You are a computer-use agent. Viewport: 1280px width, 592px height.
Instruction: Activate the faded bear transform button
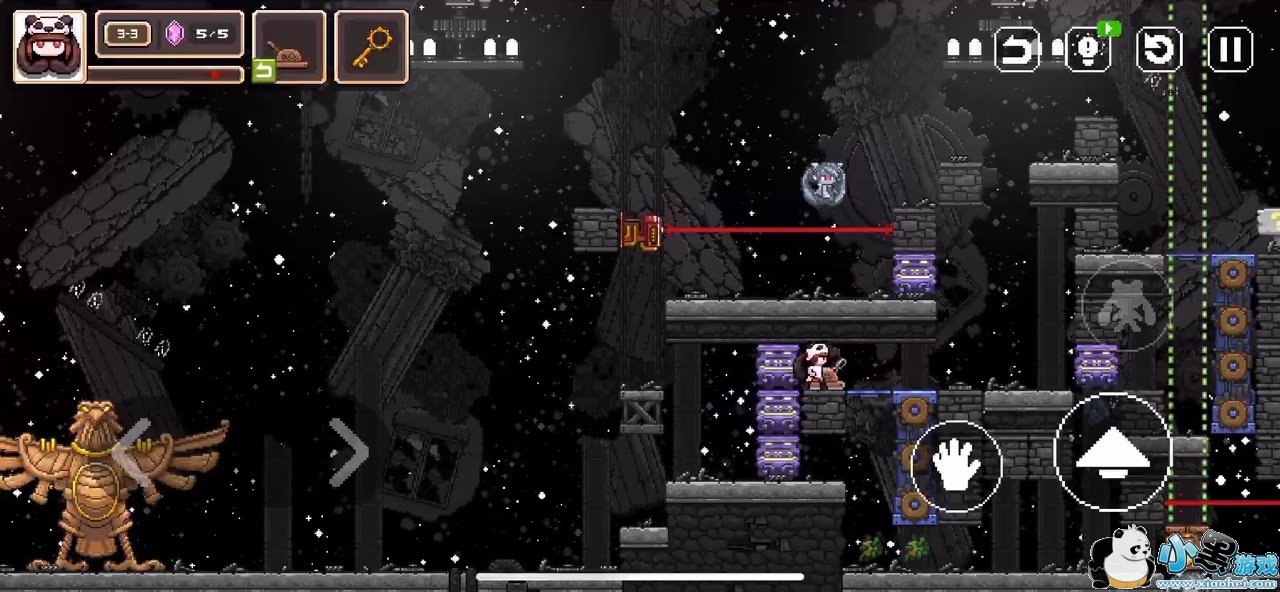[x=1125, y=306]
